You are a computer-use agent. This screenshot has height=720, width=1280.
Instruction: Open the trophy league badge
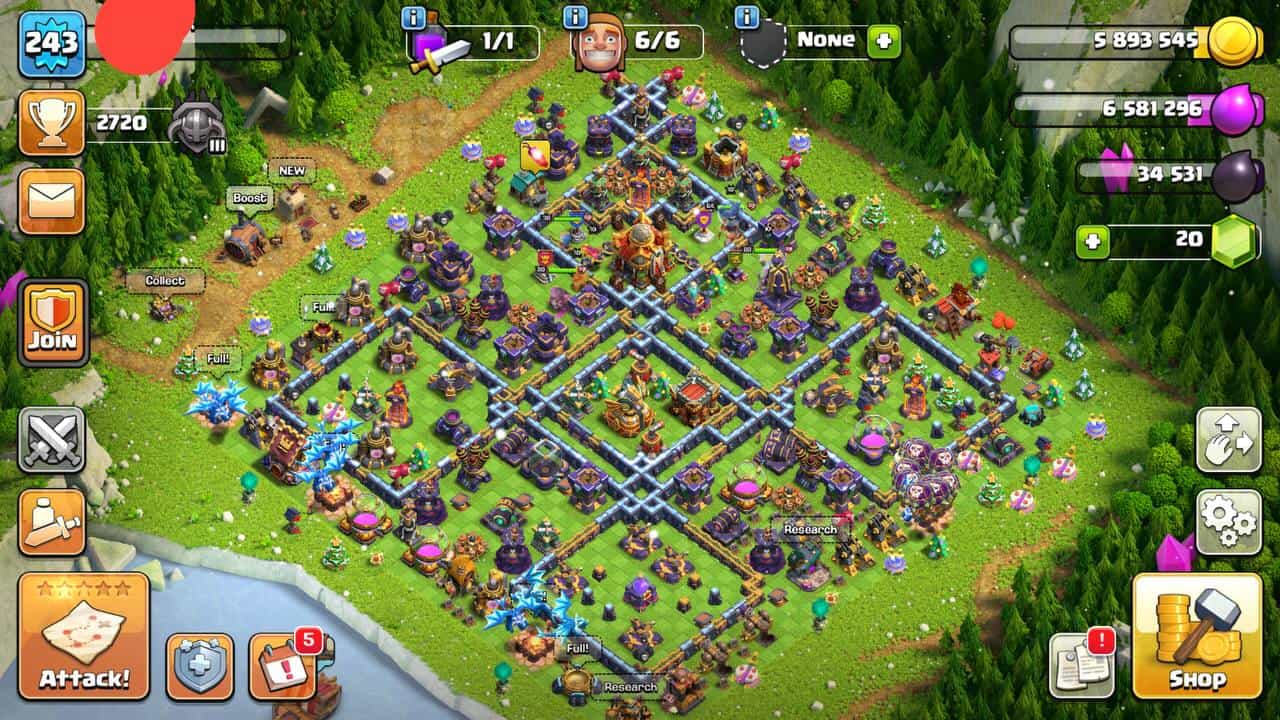click(x=51, y=123)
